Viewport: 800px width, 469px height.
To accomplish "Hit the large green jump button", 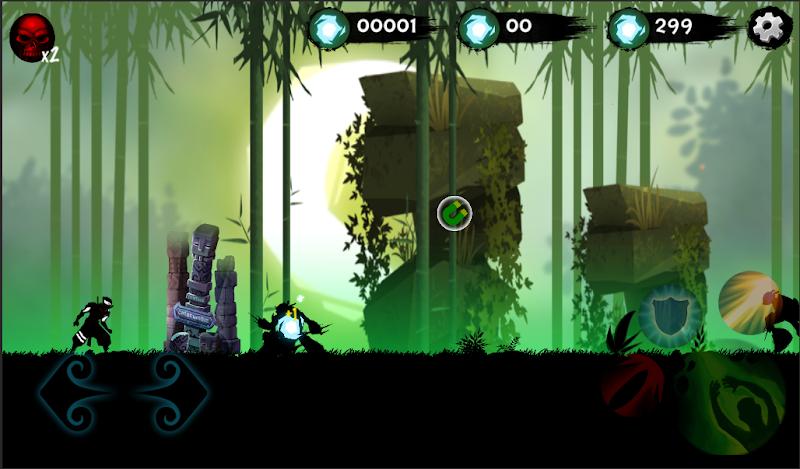I will tap(731, 402).
